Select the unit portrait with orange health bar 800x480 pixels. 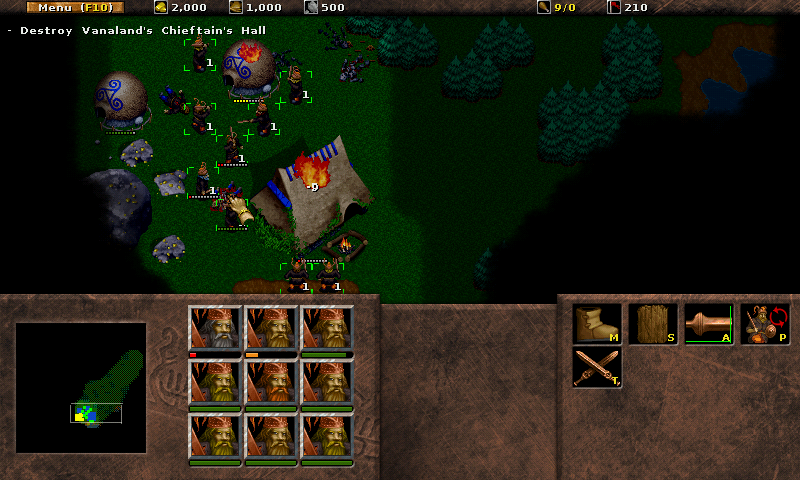[x=272, y=328]
